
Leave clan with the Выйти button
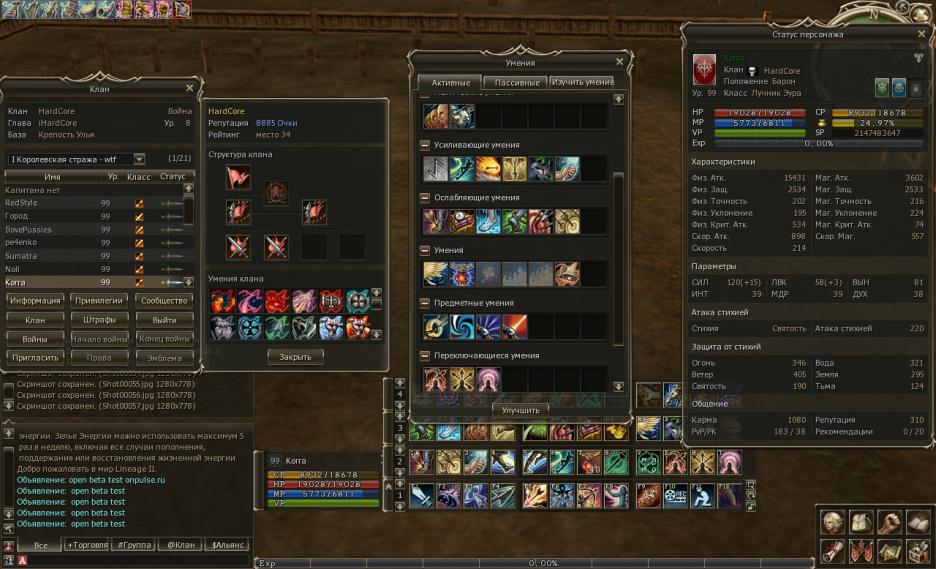(163, 320)
